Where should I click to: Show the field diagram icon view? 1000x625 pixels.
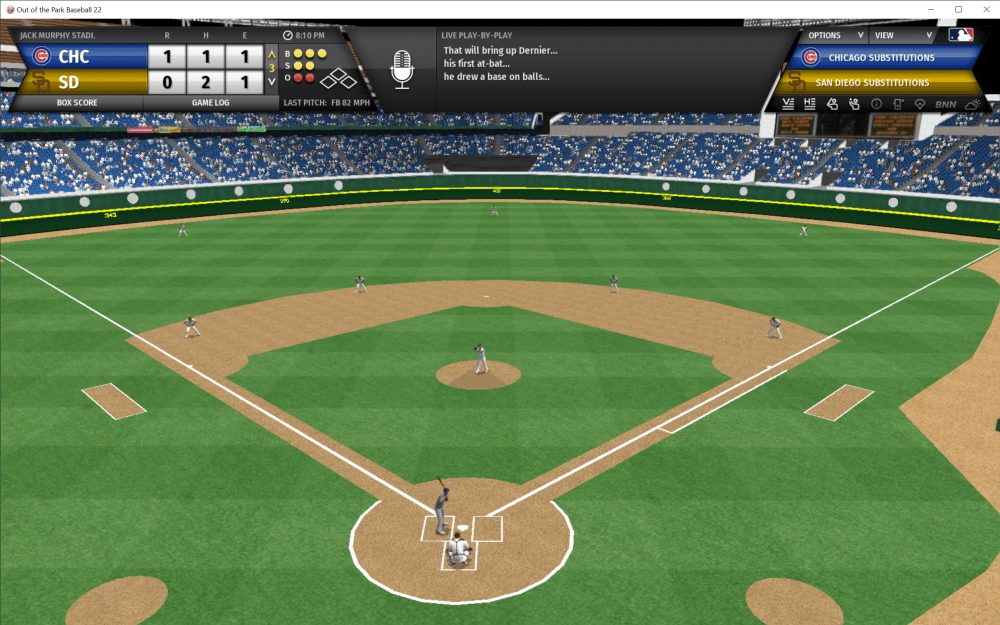(x=920, y=104)
